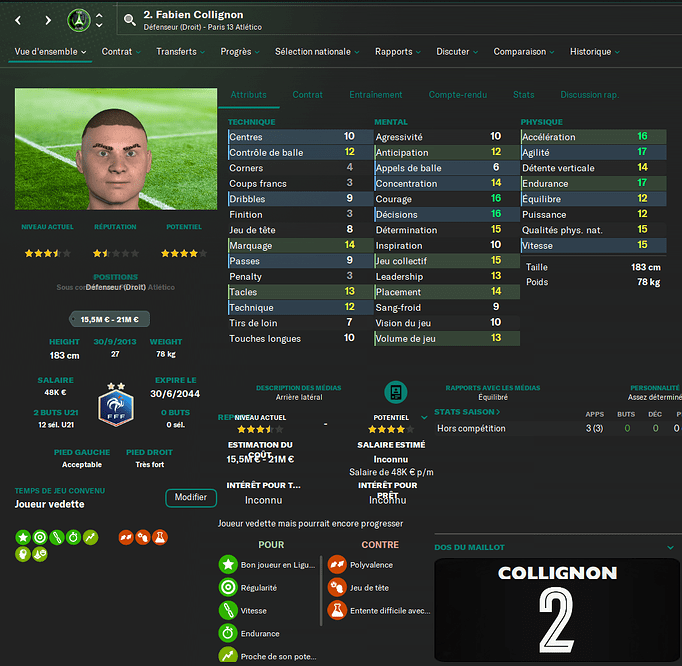Screen dimensions: 682x666
Task: Open the Discussion rap tab
Action: tap(588, 95)
